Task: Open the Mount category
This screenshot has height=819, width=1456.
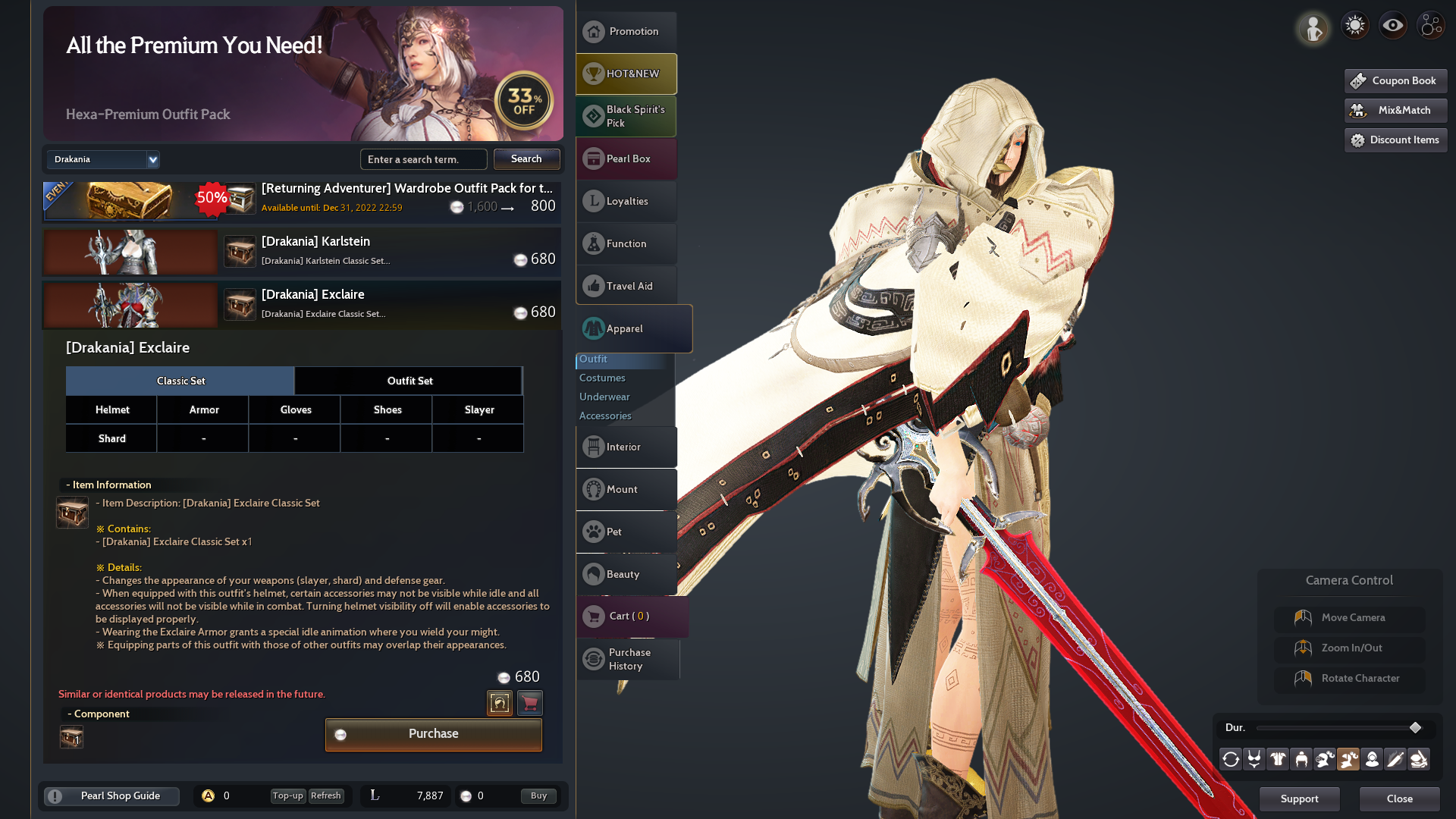Action: [x=626, y=489]
